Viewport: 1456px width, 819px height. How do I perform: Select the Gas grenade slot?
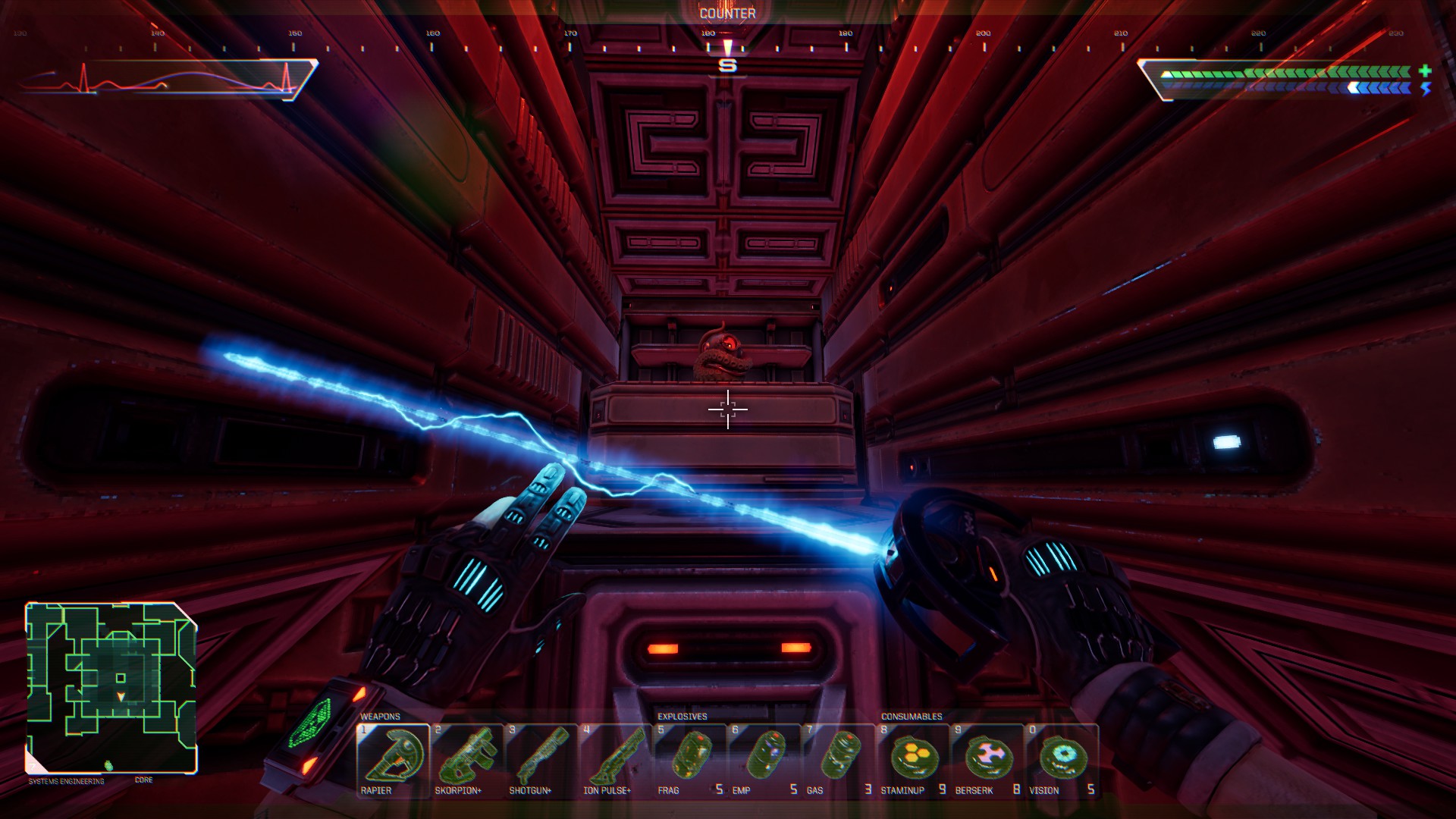(838, 760)
